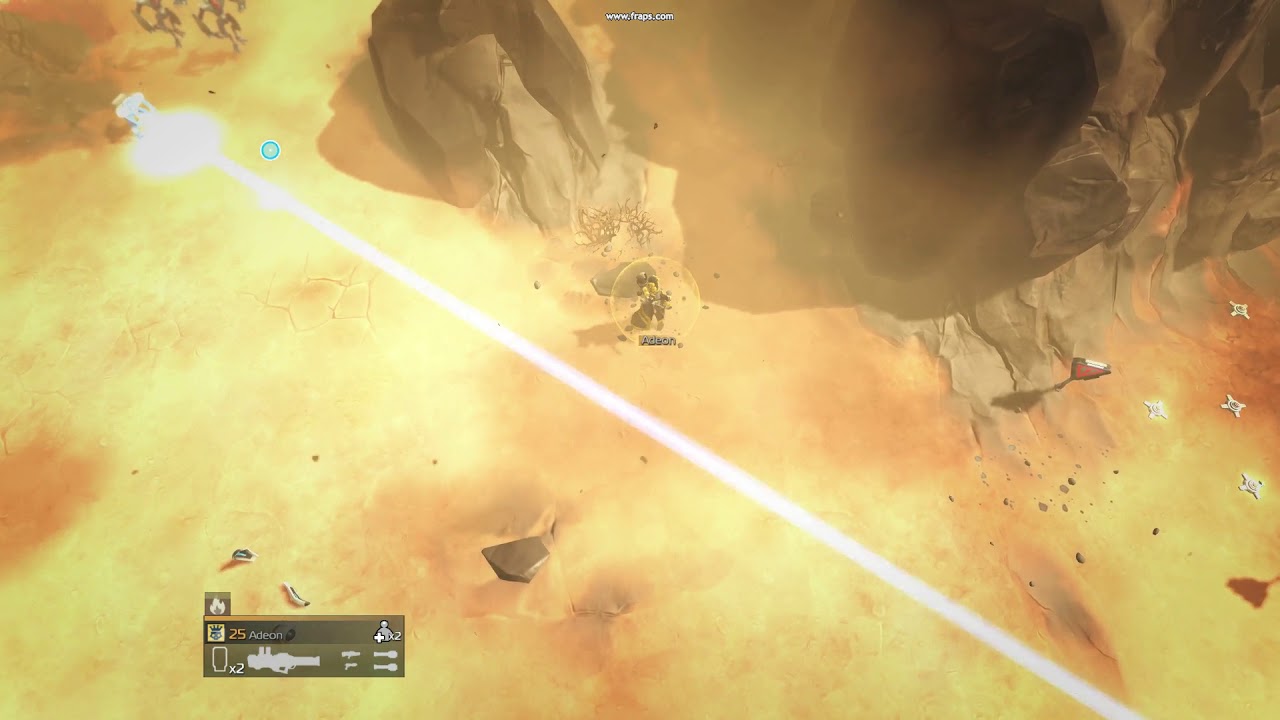Select the skull rank badge beside Adeon

(x=215, y=633)
